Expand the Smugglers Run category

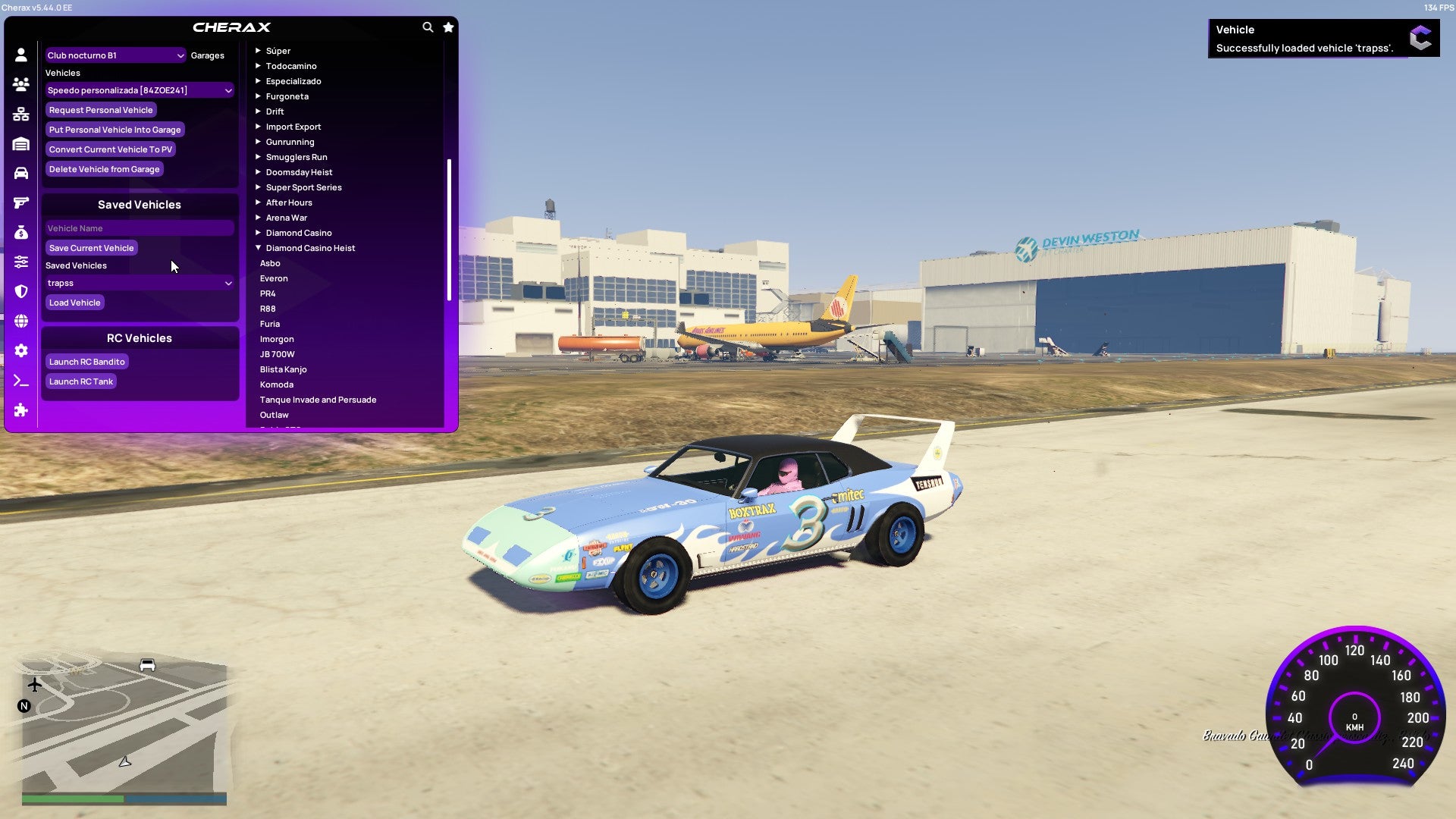[297, 157]
